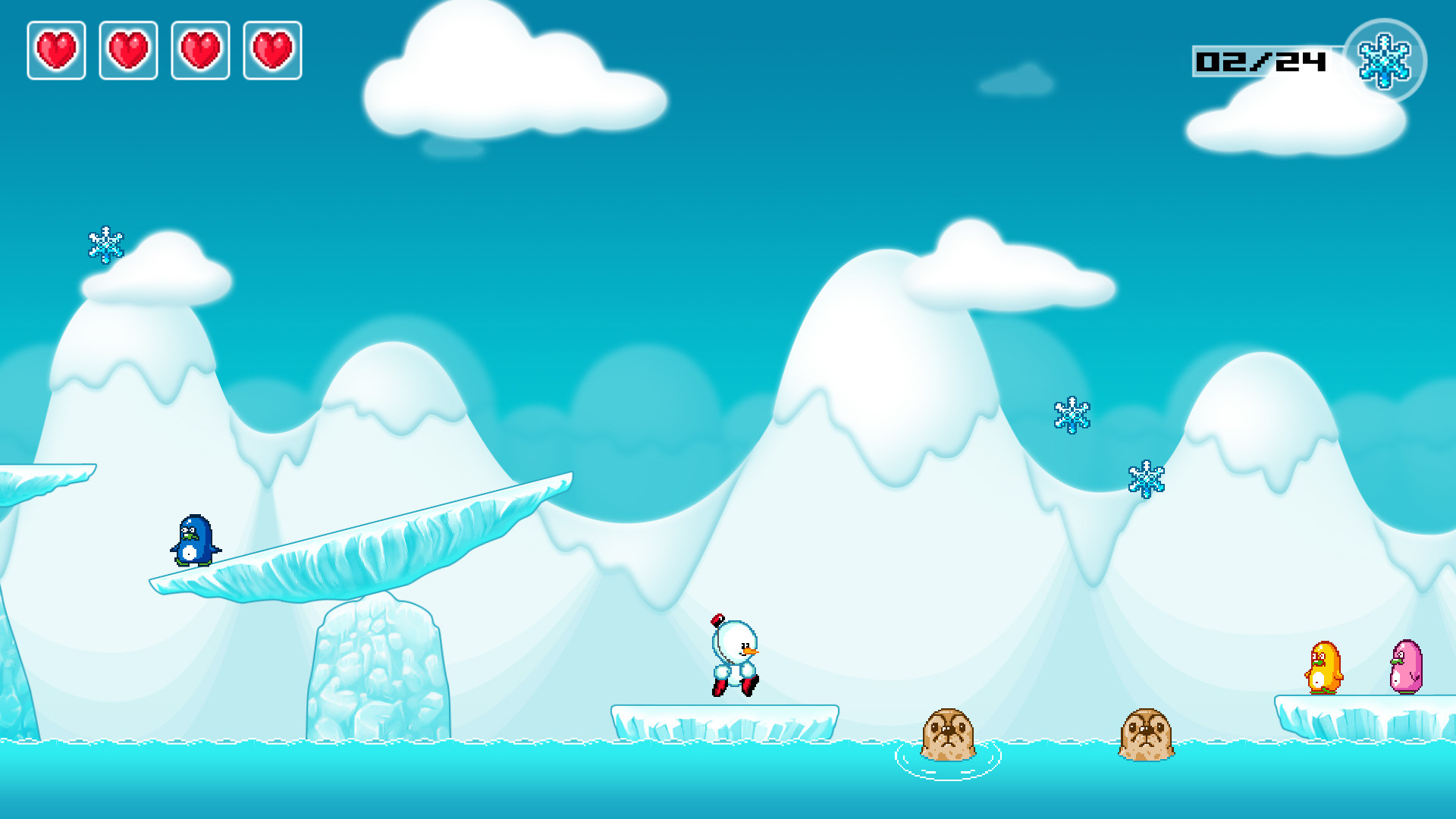The width and height of the screenshot is (1456, 819).
Task: Collect the snowflake near the left mountain
Action: click(106, 245)
